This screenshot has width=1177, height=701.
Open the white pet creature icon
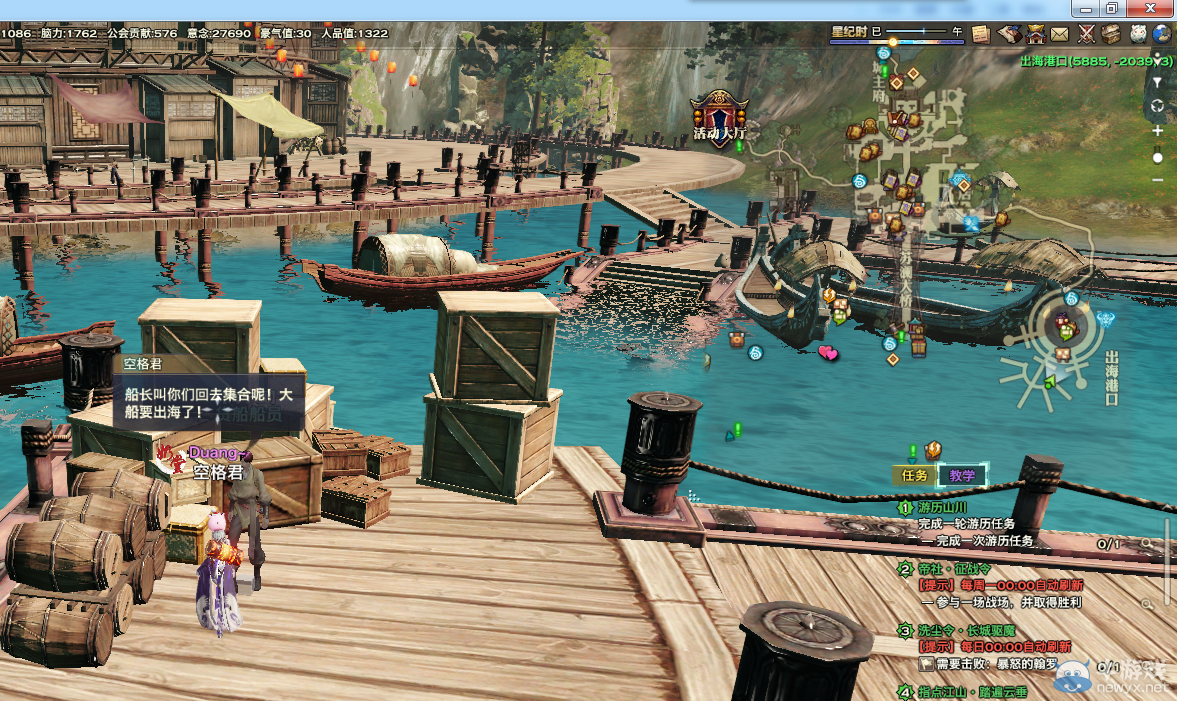tap(1138, 34)
